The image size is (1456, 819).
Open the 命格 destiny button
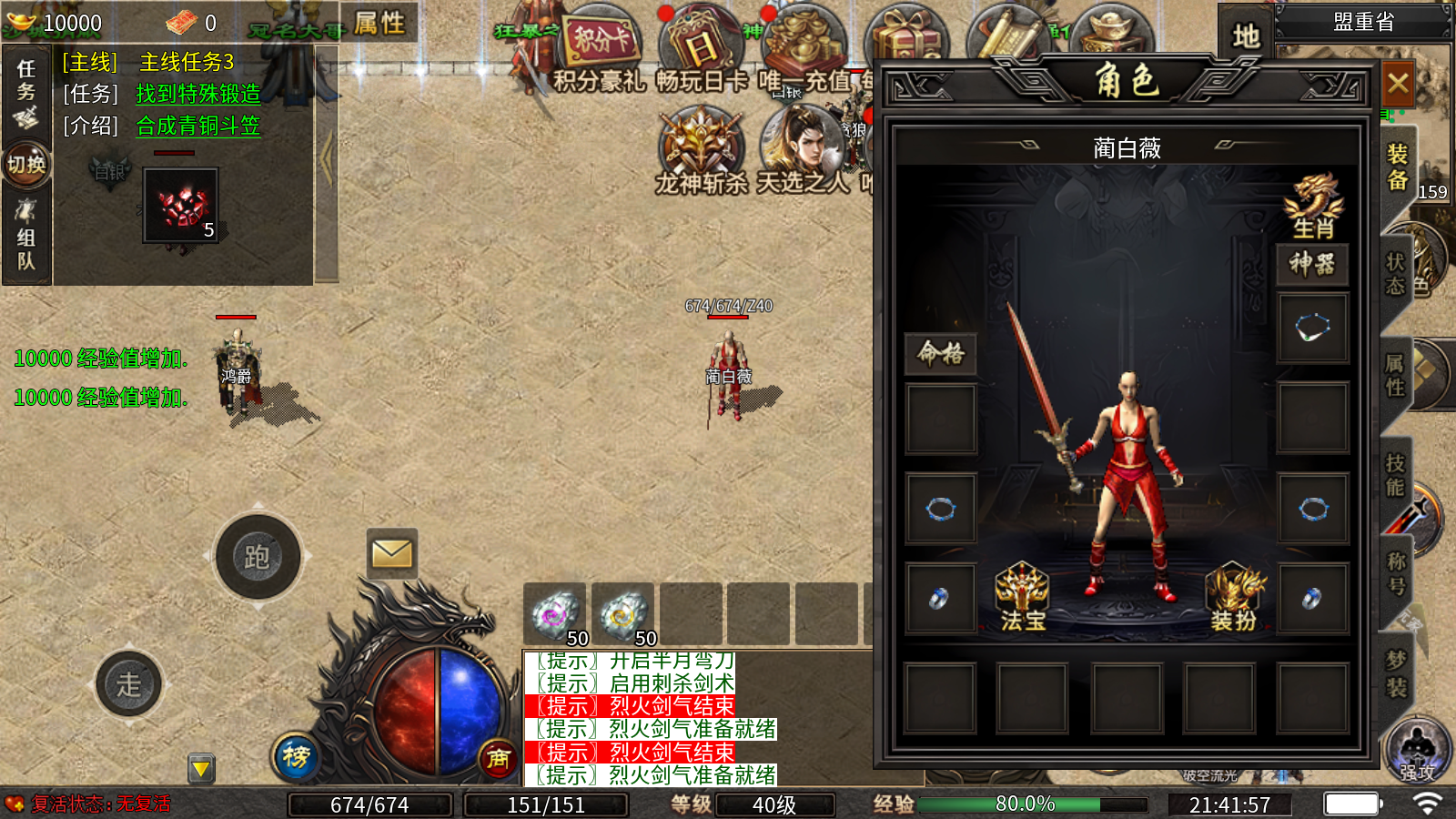tap(941, 353)
